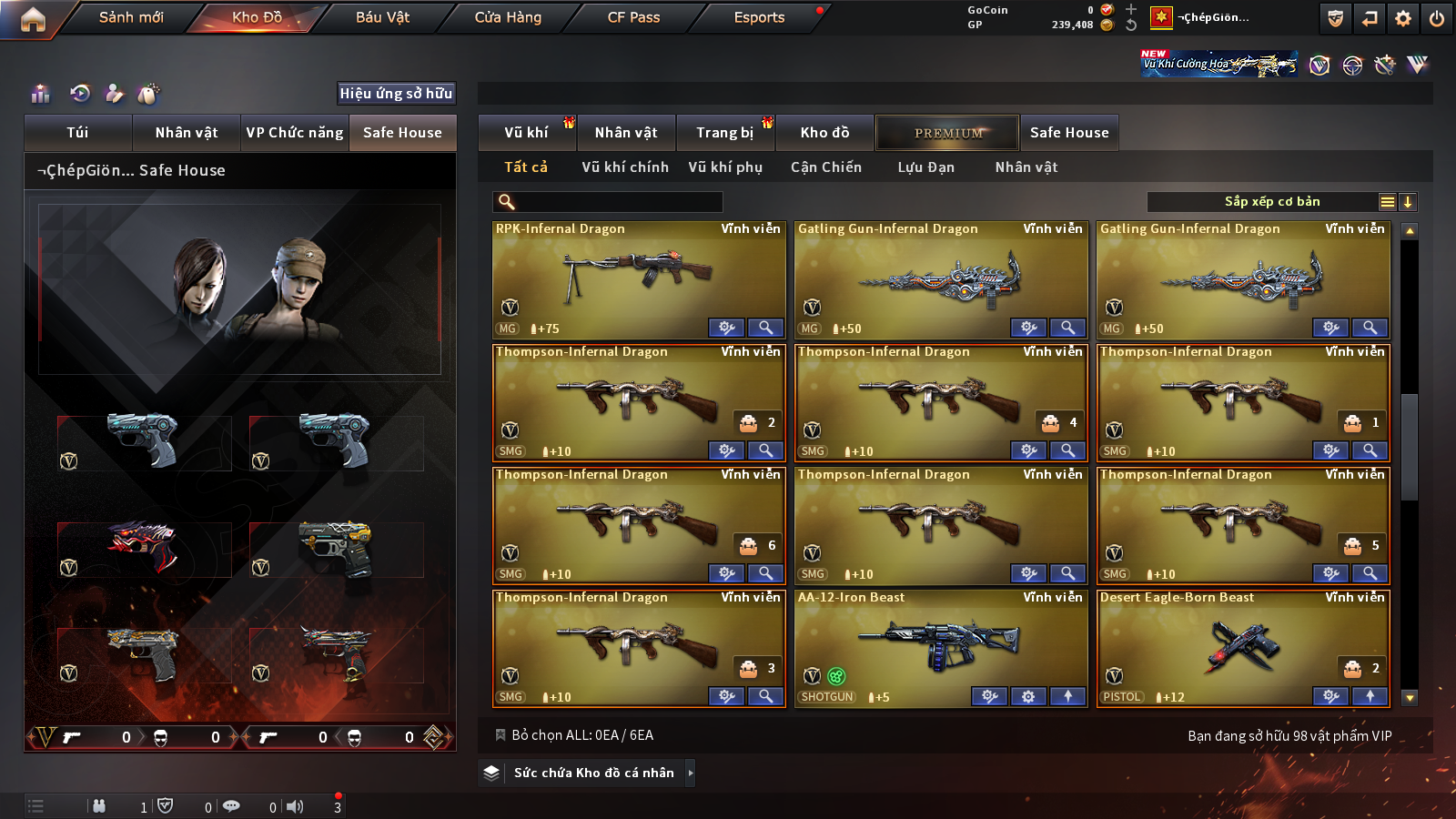
Task: Open the Cửa Hàng shop
Action: (508, 17)
